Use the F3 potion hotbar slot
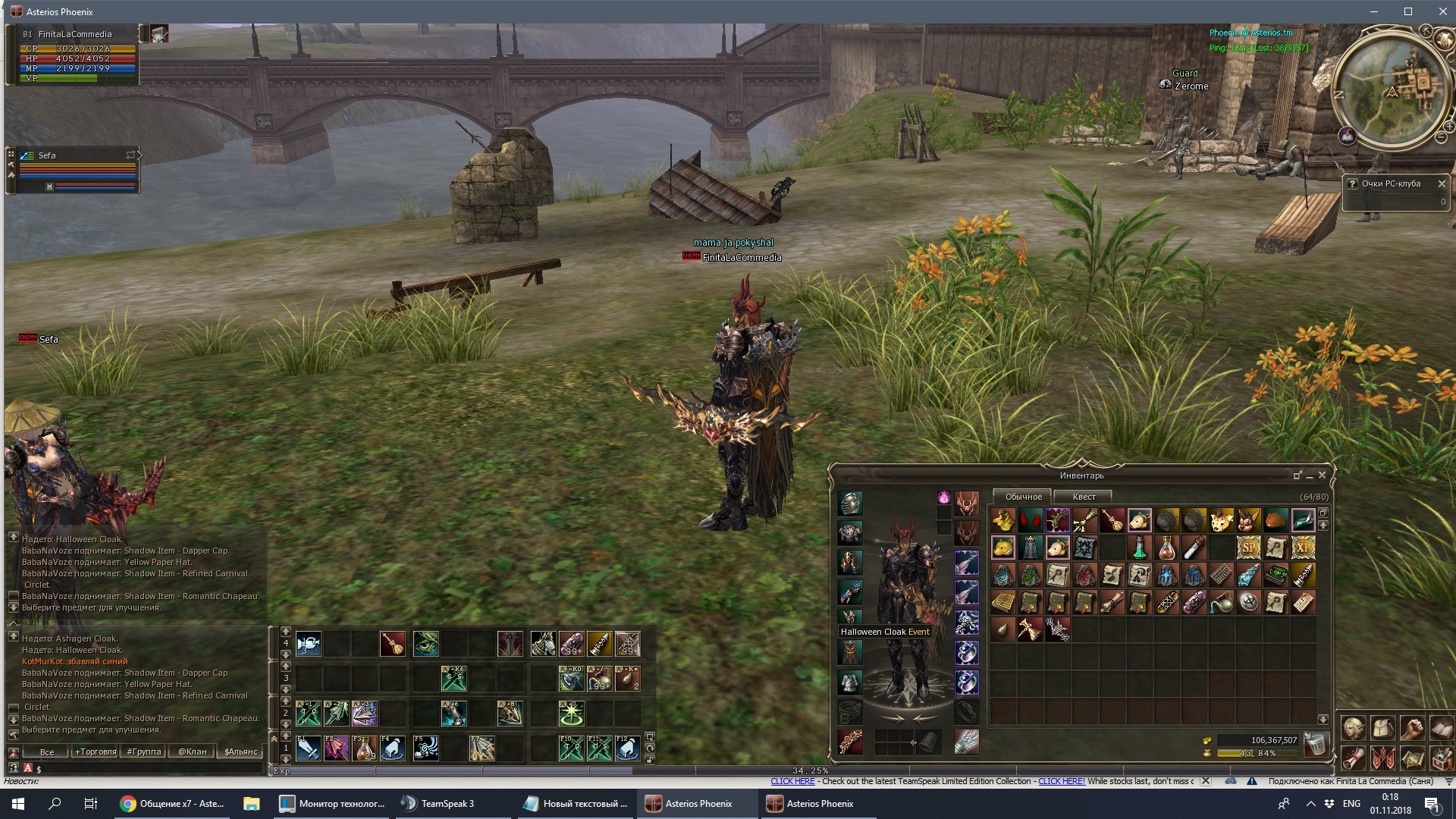This screenshot has width=1456, height=819. coord(365,748)
